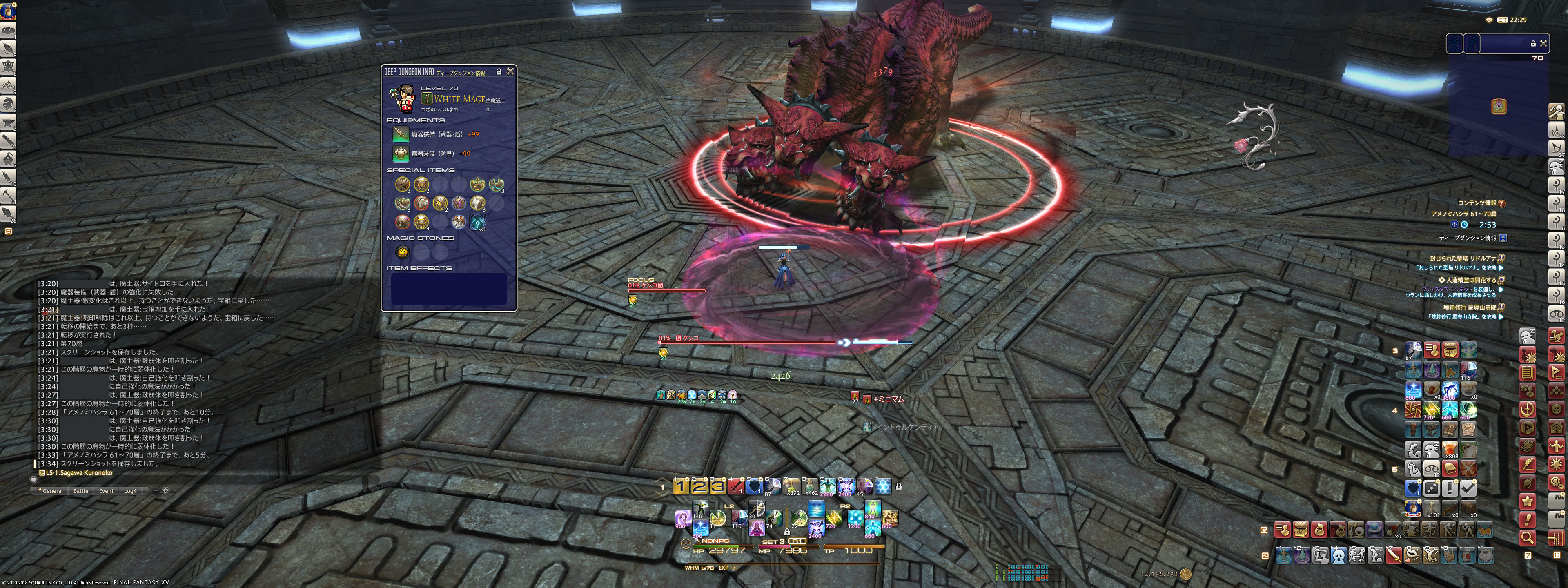Toggle the Deep Dungeon Info window lock

499,72
